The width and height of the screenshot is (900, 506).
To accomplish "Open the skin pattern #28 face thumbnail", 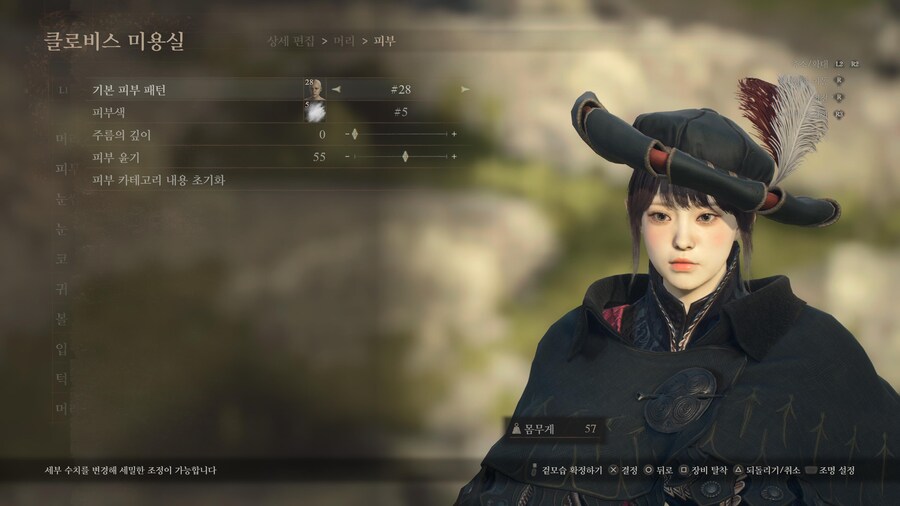I will [x=314, y=89].
